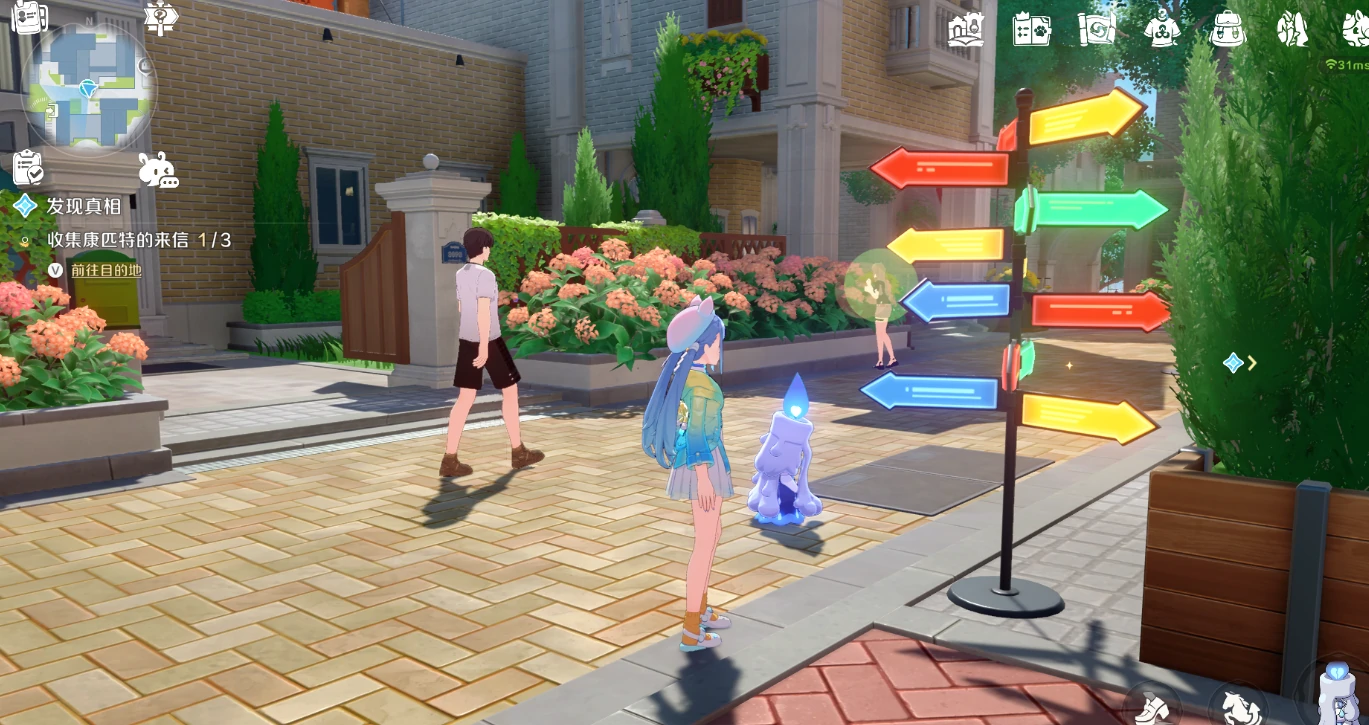Open the paw print handbook icon
This screenshot has width=1369, height=725.
click(1030, 30)
